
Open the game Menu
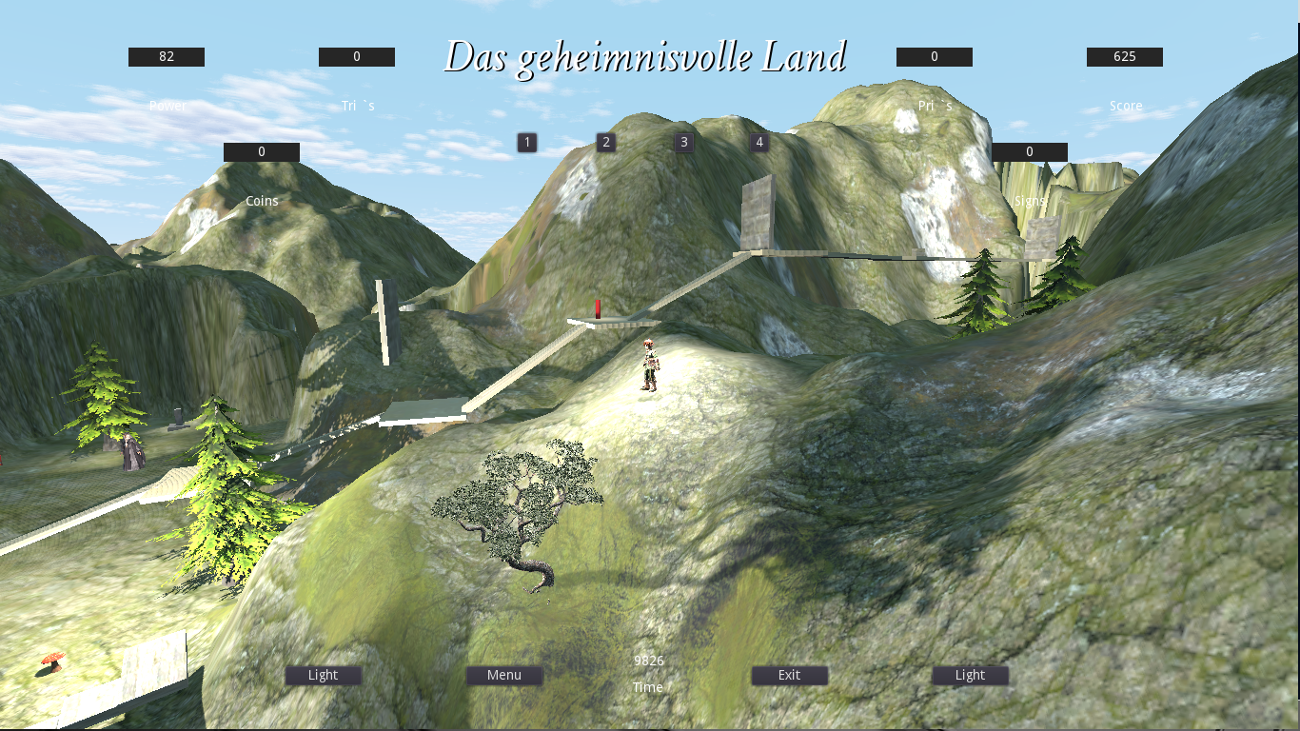503,675
